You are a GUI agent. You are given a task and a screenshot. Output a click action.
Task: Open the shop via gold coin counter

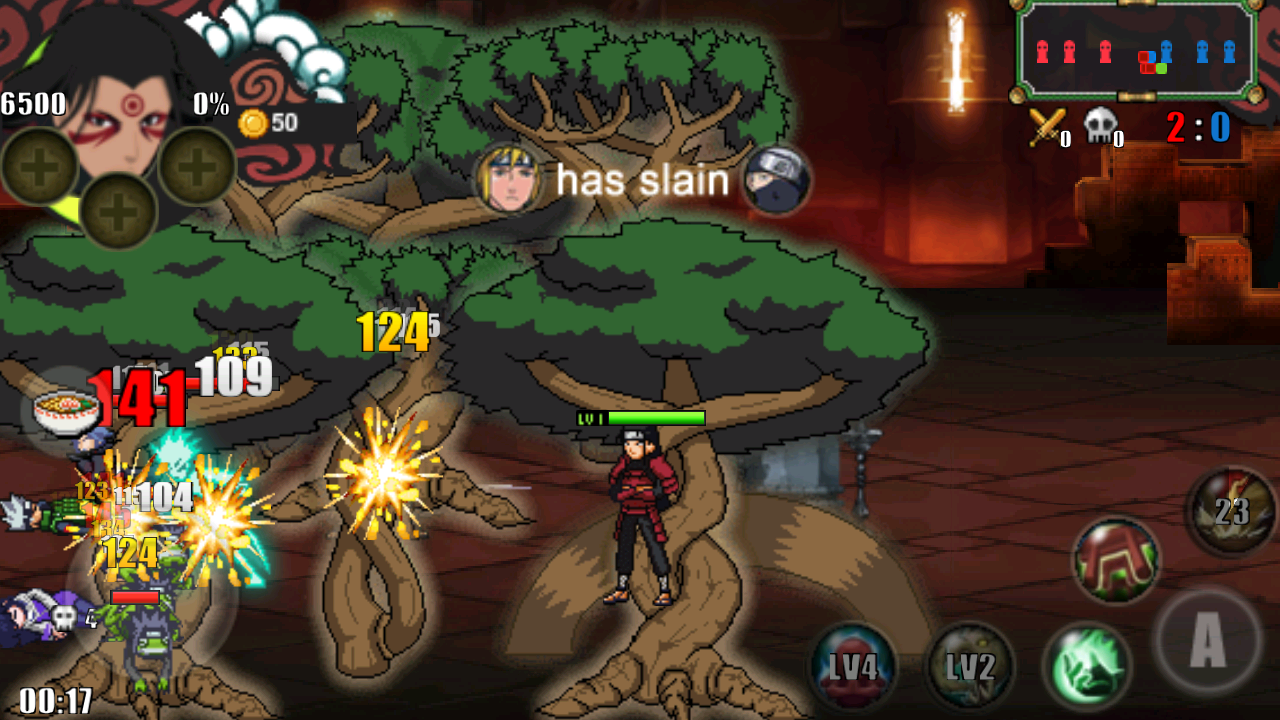click(x=268, y=123)
